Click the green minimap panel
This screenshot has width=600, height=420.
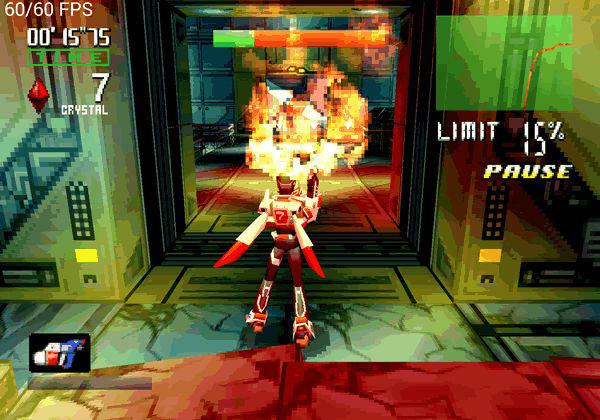[503, 62]
